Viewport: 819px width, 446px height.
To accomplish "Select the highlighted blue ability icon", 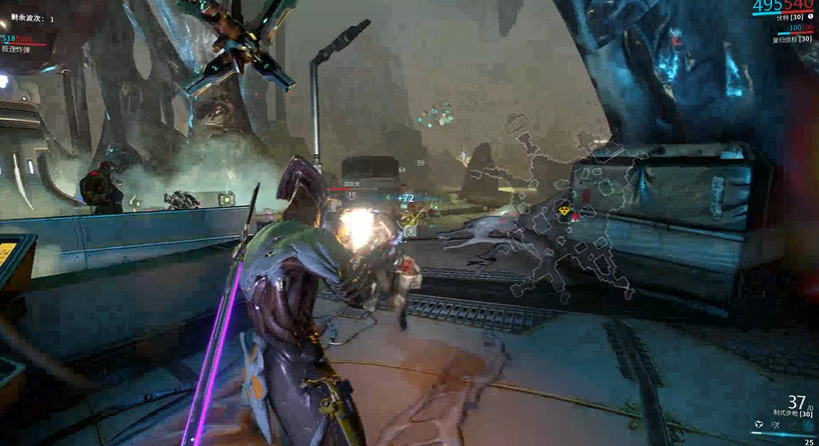I will click(809, 424).
